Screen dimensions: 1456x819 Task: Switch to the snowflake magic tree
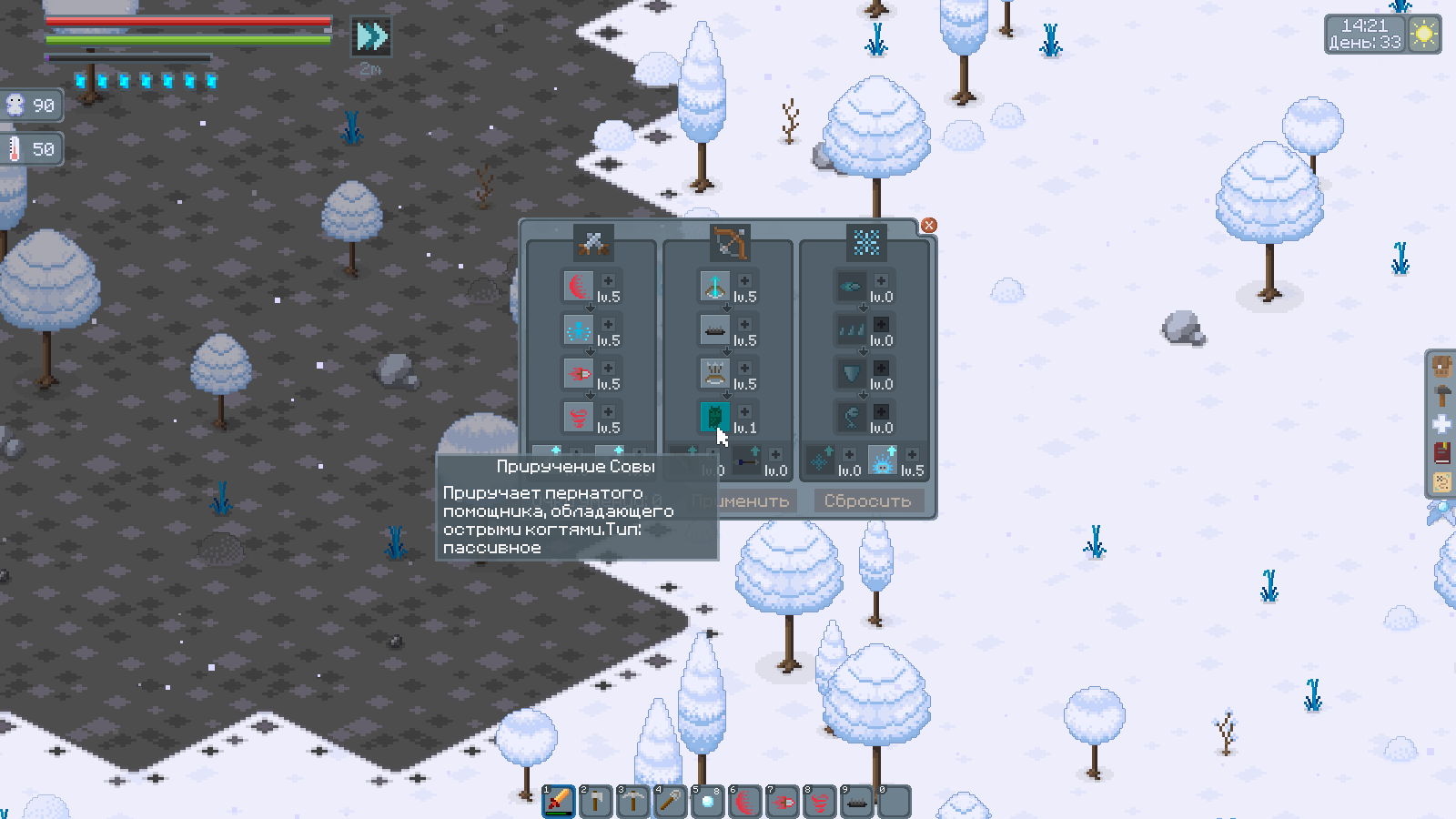coord(866,242)
